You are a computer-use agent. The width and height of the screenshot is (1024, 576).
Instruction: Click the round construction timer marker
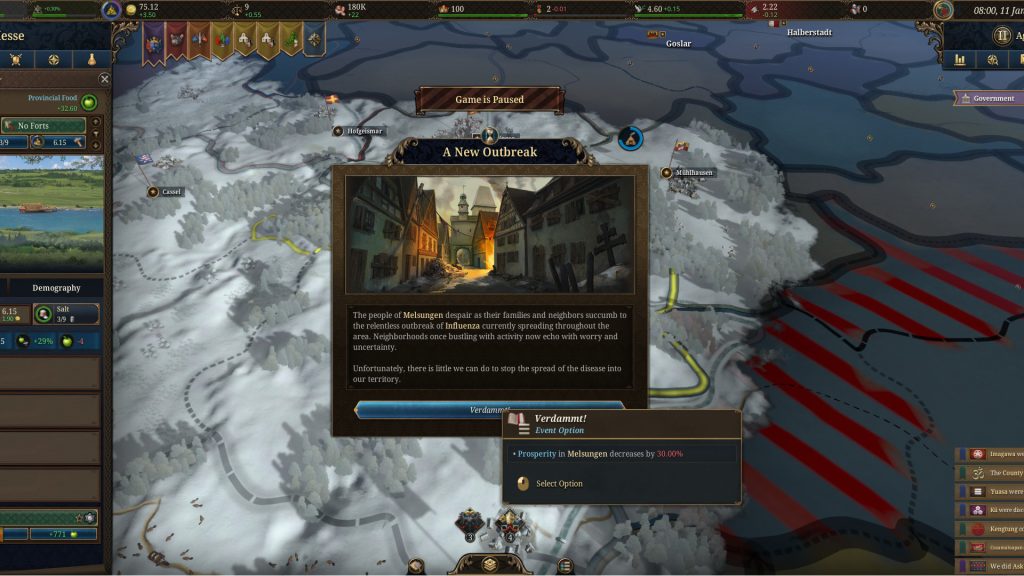(x=629, y=138)
